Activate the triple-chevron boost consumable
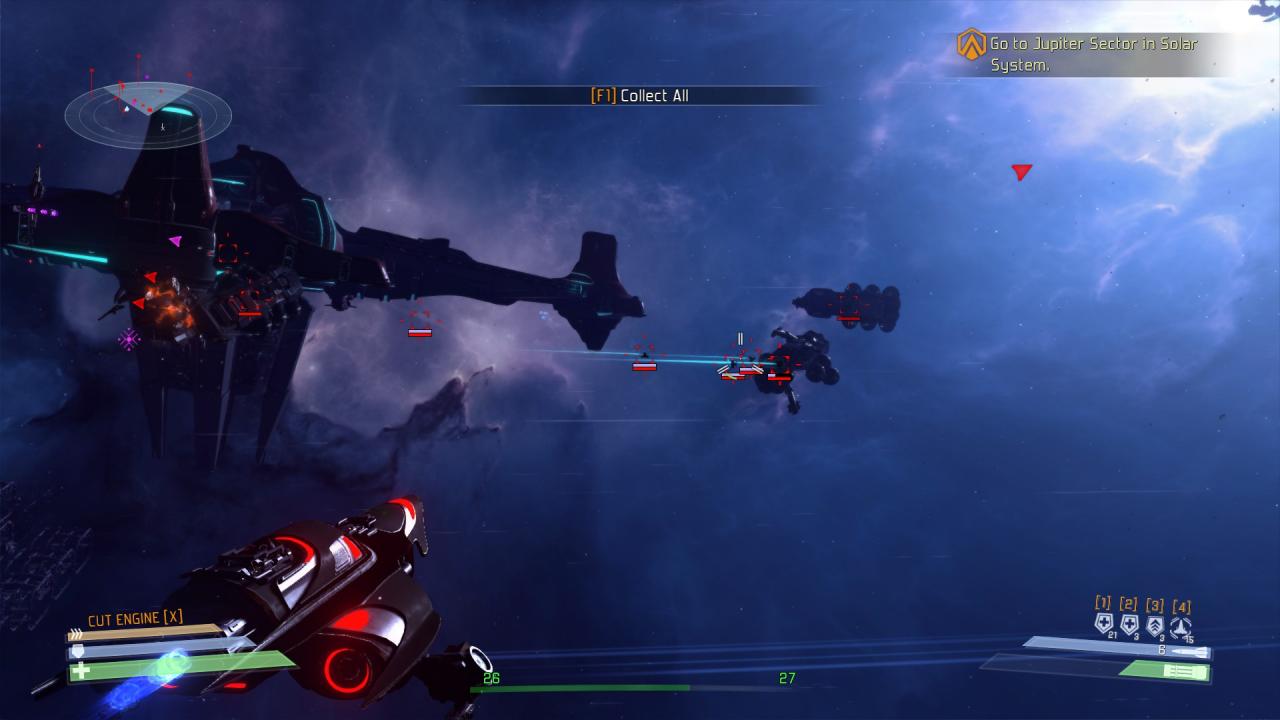The image size is (1280, 720). pos(1154,626)
